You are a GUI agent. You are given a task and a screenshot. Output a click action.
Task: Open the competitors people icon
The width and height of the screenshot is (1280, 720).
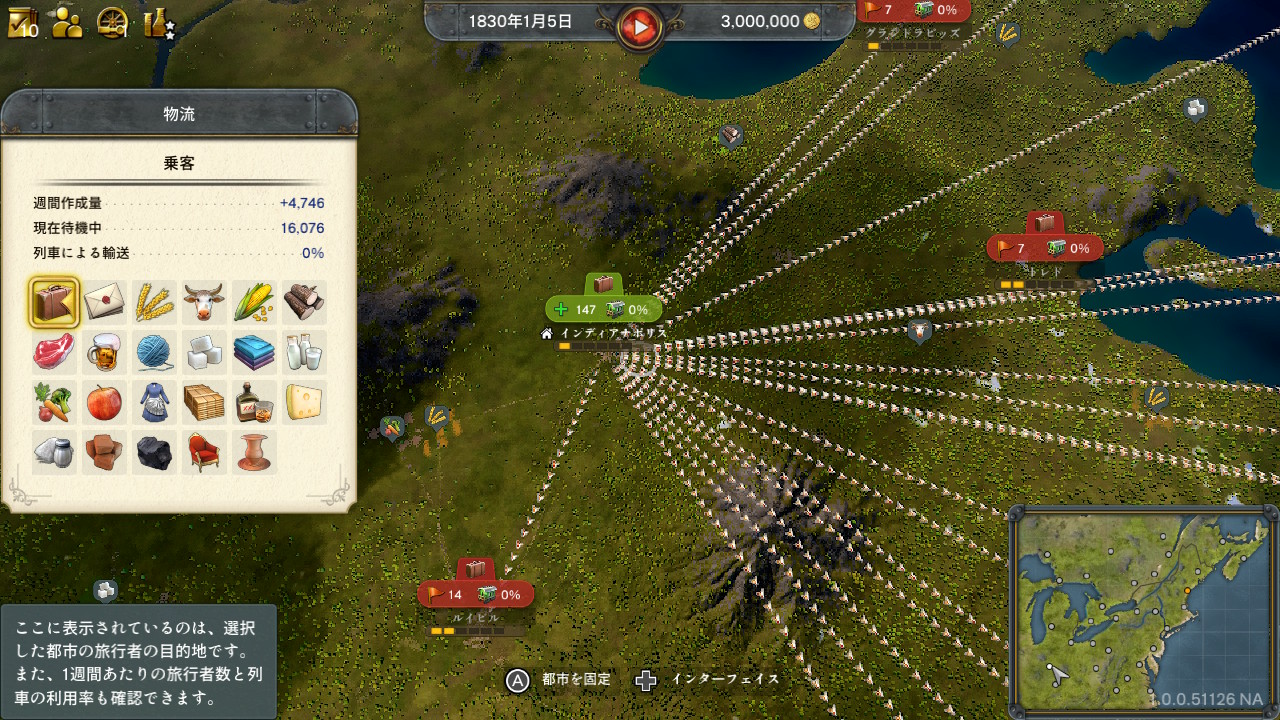point(67,22)
